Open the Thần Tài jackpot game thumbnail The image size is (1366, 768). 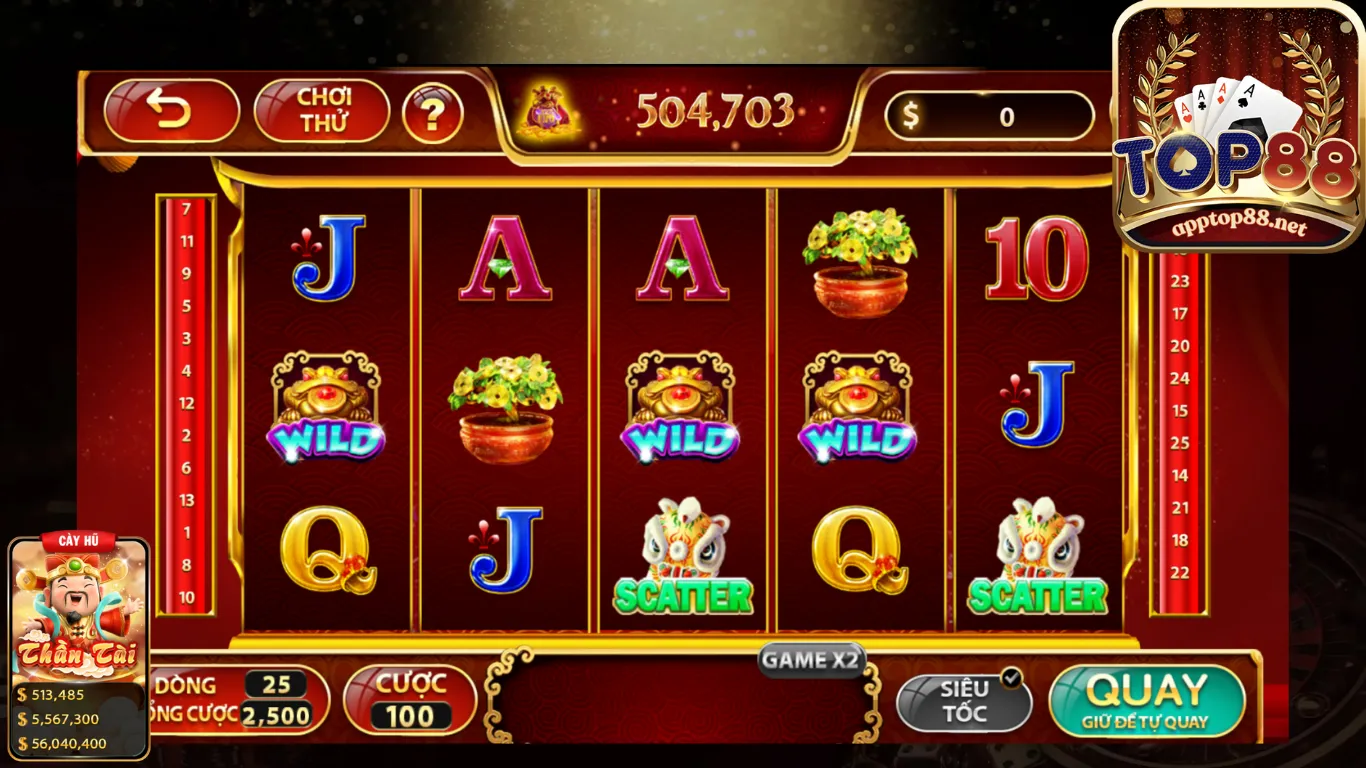point(79,610)
